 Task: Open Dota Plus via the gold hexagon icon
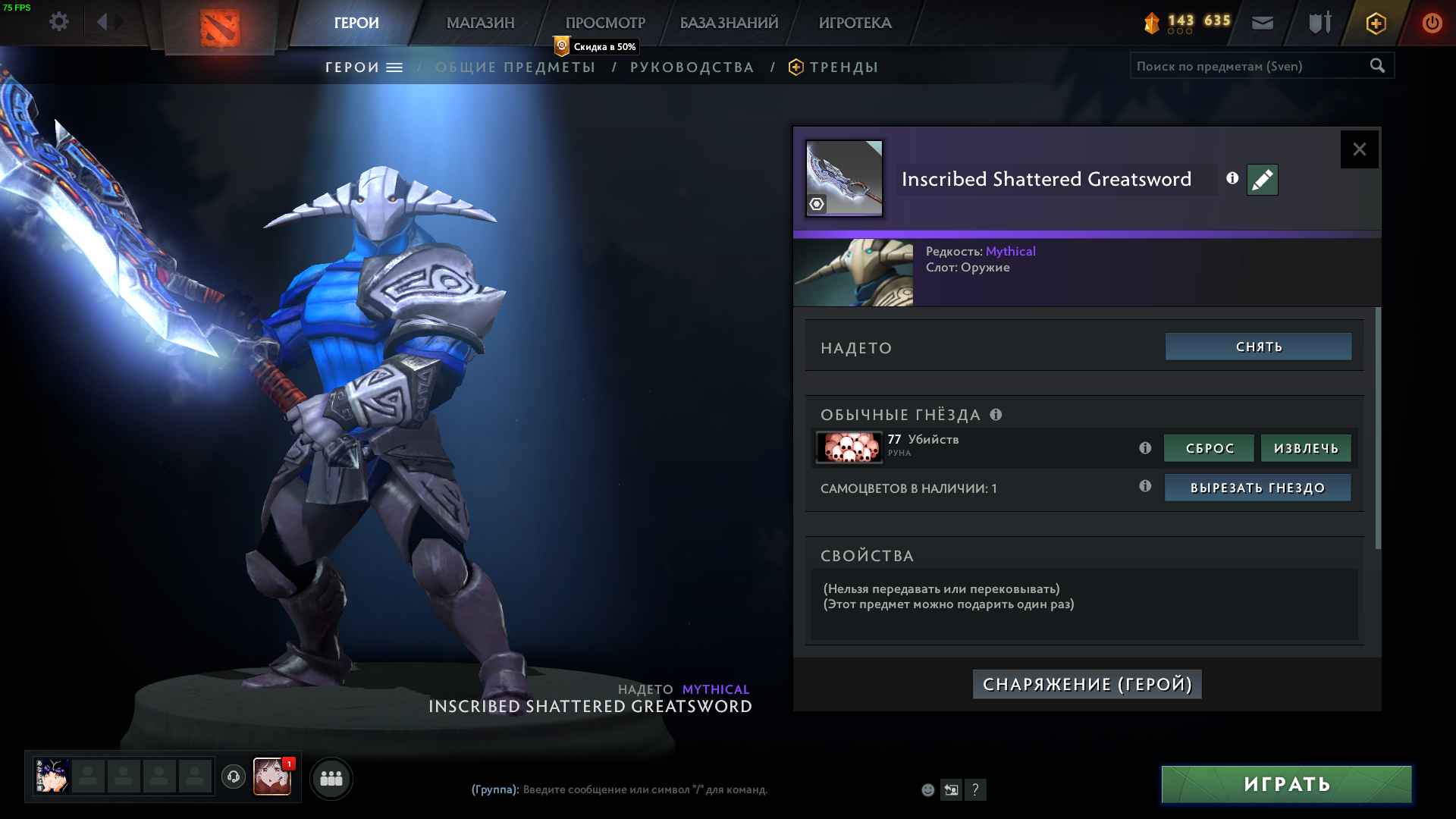pyautogui.click(x=1375, y=23)
